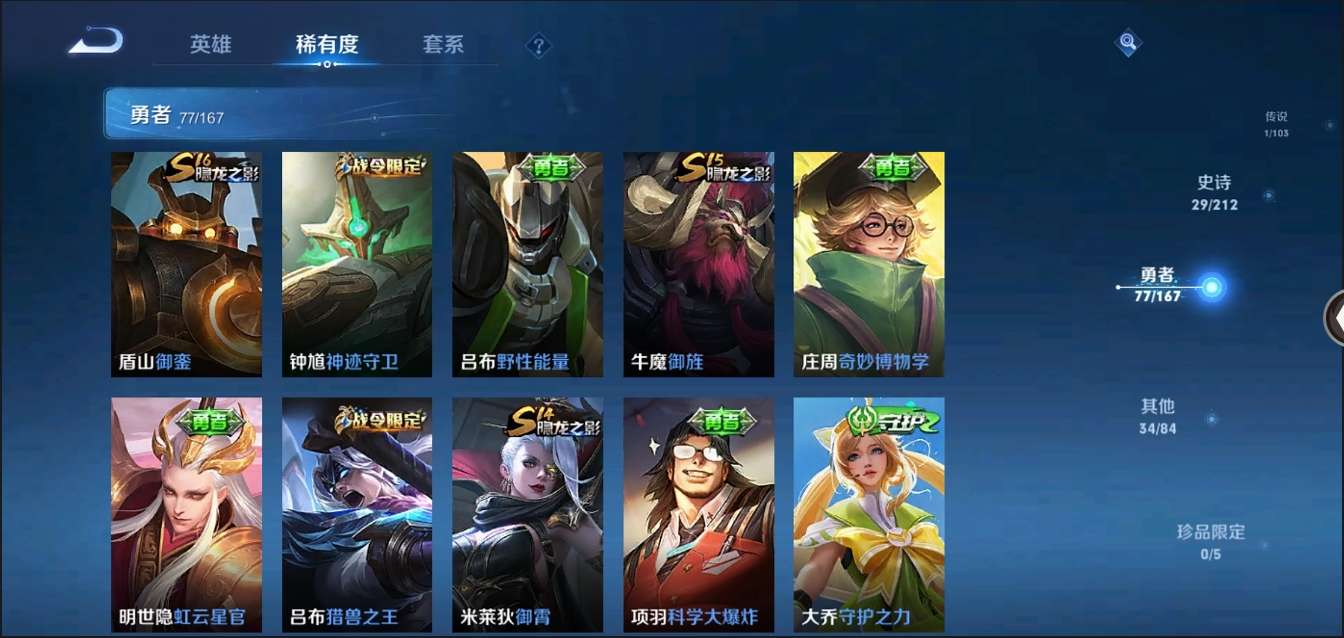Choose the 明世隐 虹云星官 skin card
The image size is (1344, 638).
186,514
